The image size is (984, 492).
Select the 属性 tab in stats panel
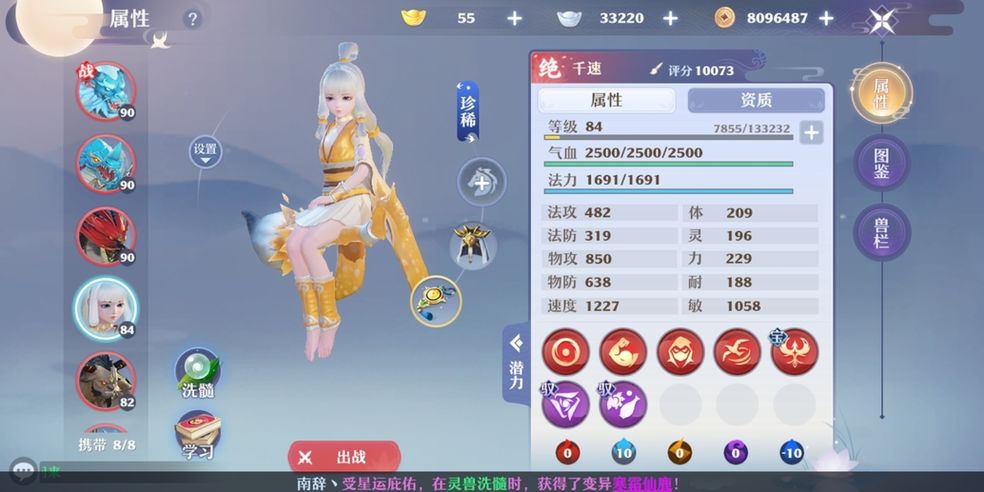(x=606, y=100)
